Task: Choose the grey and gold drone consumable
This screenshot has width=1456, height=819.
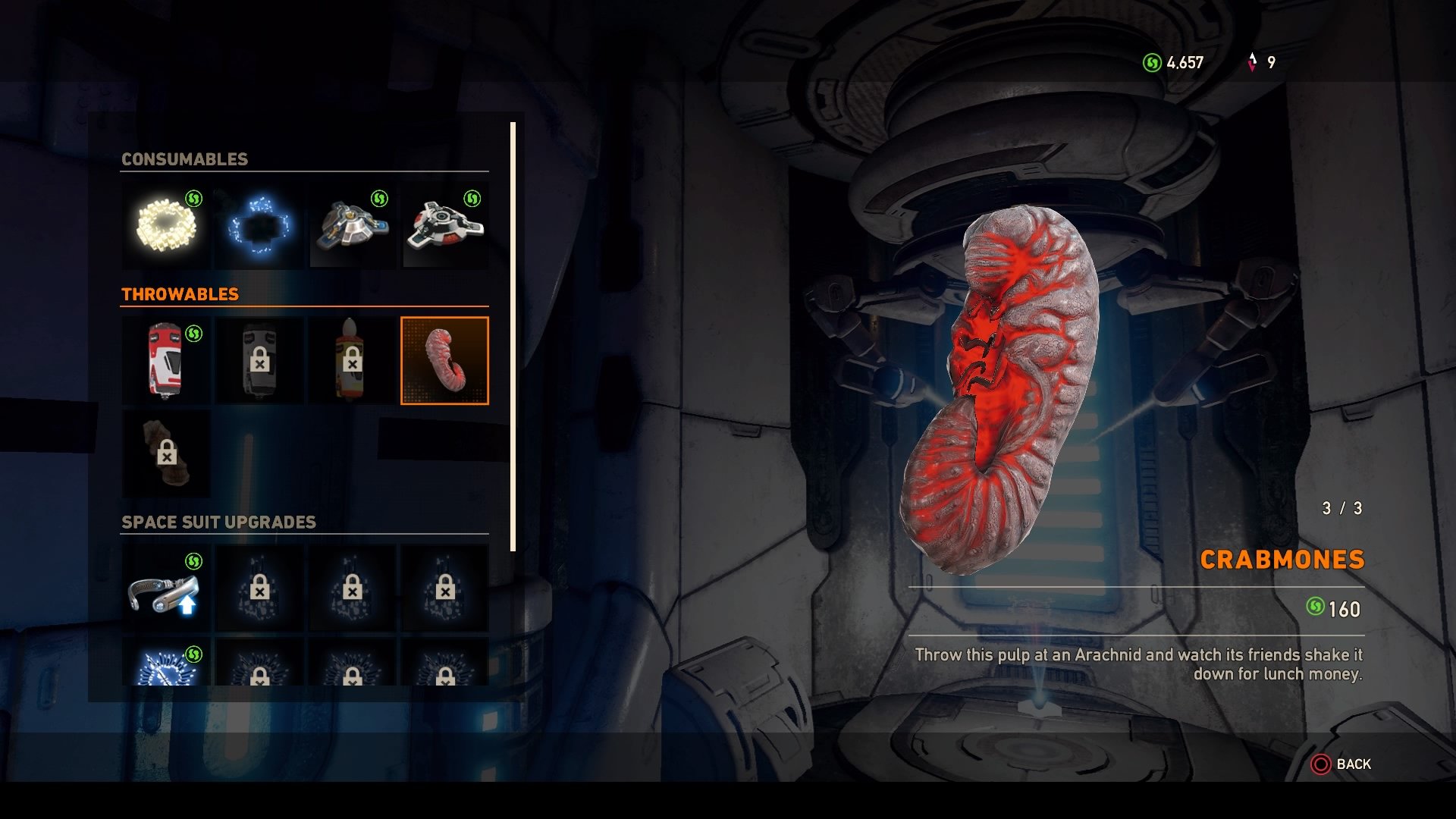Action: click(x=353, y=225)
